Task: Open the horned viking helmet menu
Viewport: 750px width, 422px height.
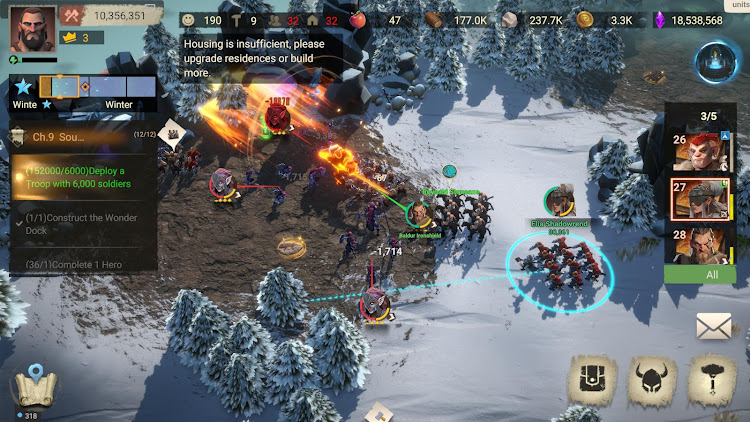Action: coord(652,380)
